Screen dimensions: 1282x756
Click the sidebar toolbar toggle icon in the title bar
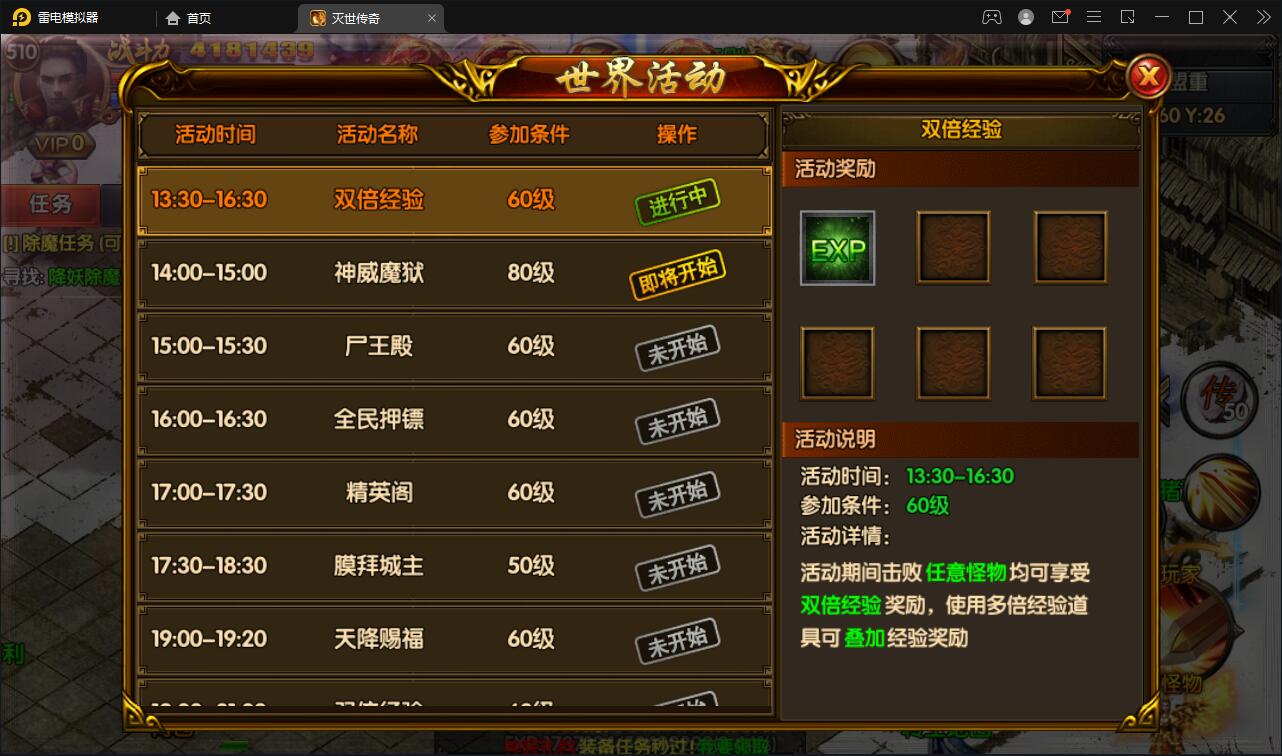pyautogui.click(x=1128, y=17)
